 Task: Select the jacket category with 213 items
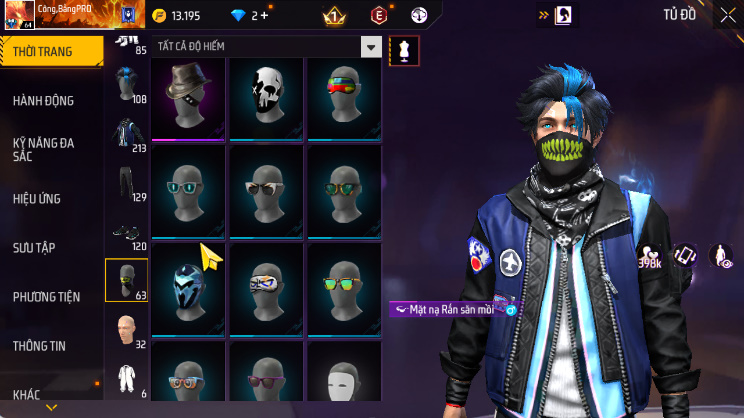125,135
